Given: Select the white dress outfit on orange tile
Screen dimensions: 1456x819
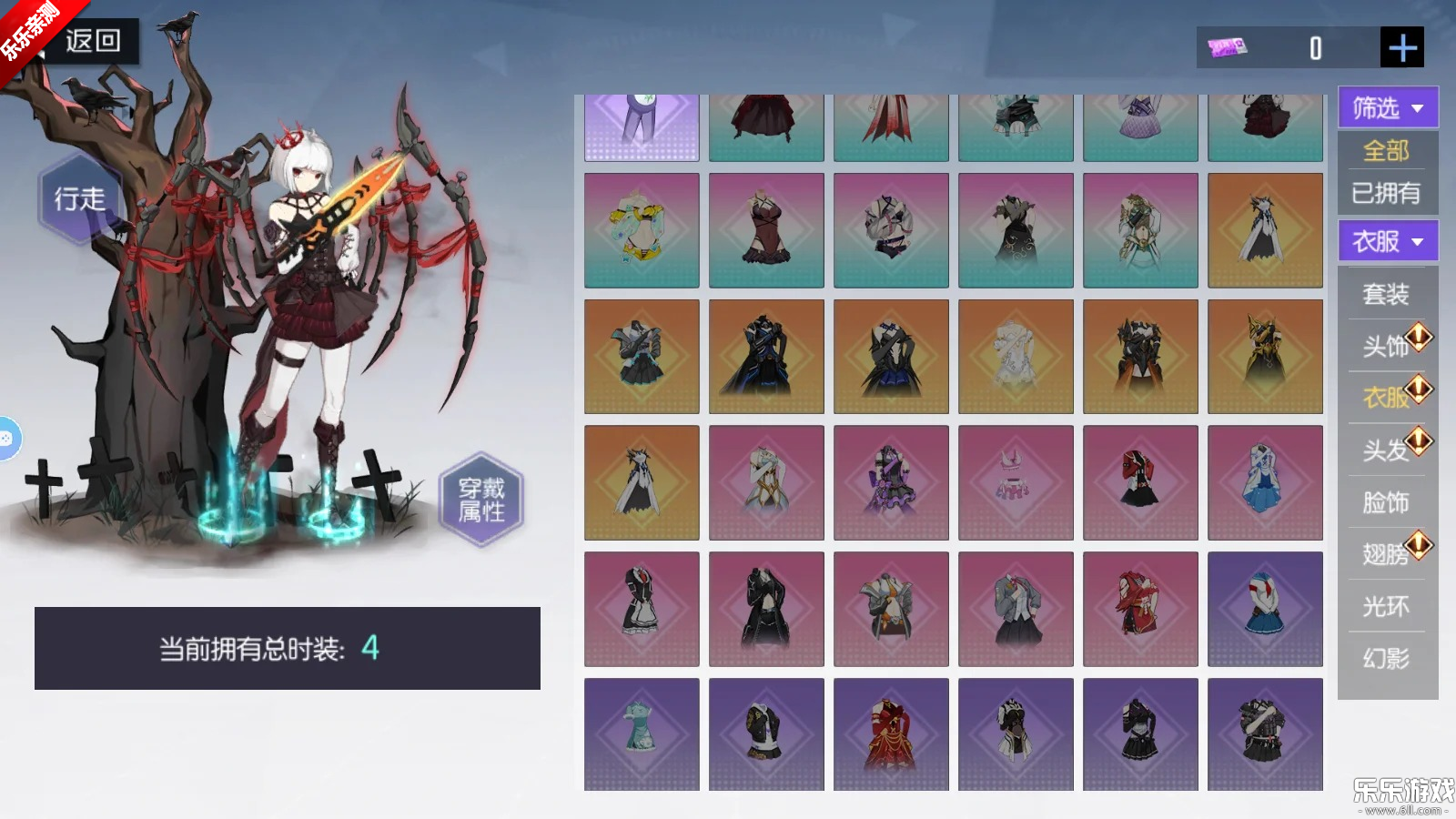Looking at the screenshot, I should point(1016,357).
